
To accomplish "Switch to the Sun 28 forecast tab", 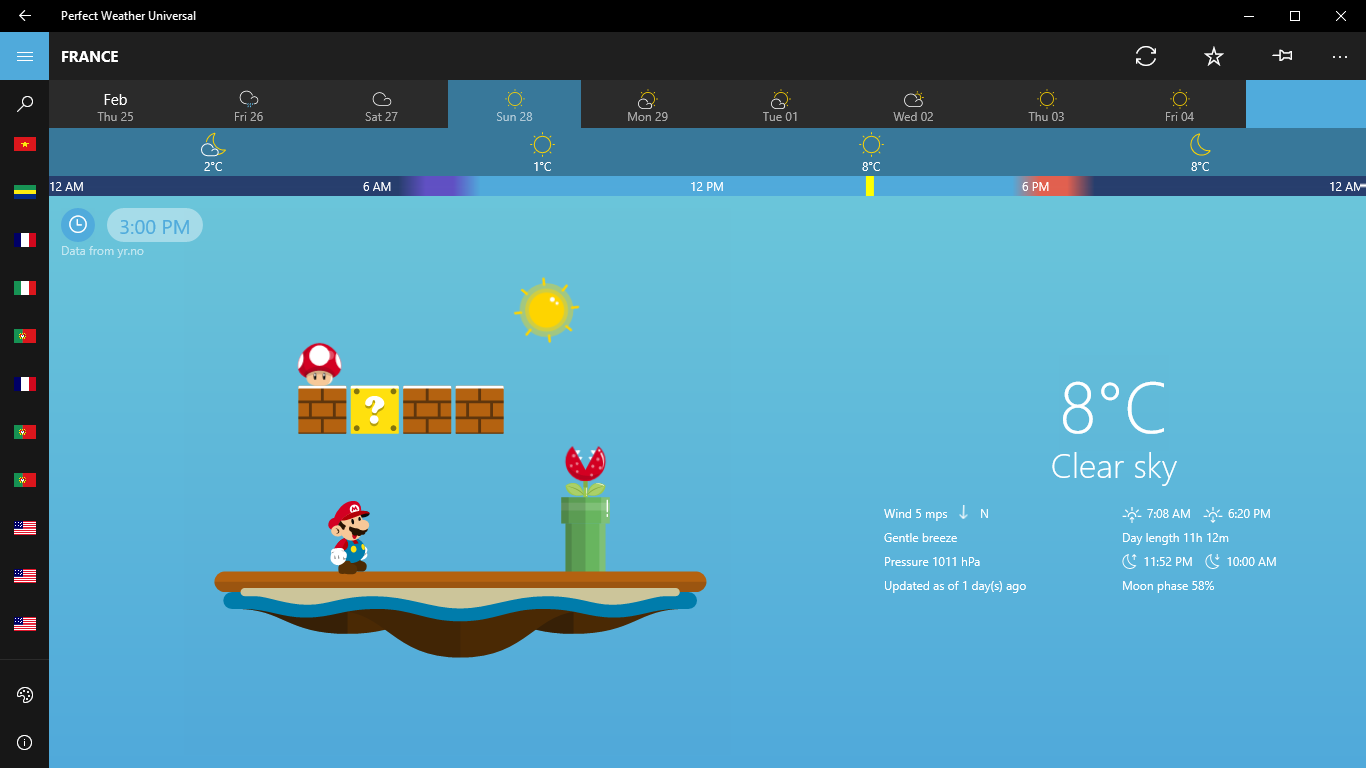I will pyautogui.click(x=514, y=104).
